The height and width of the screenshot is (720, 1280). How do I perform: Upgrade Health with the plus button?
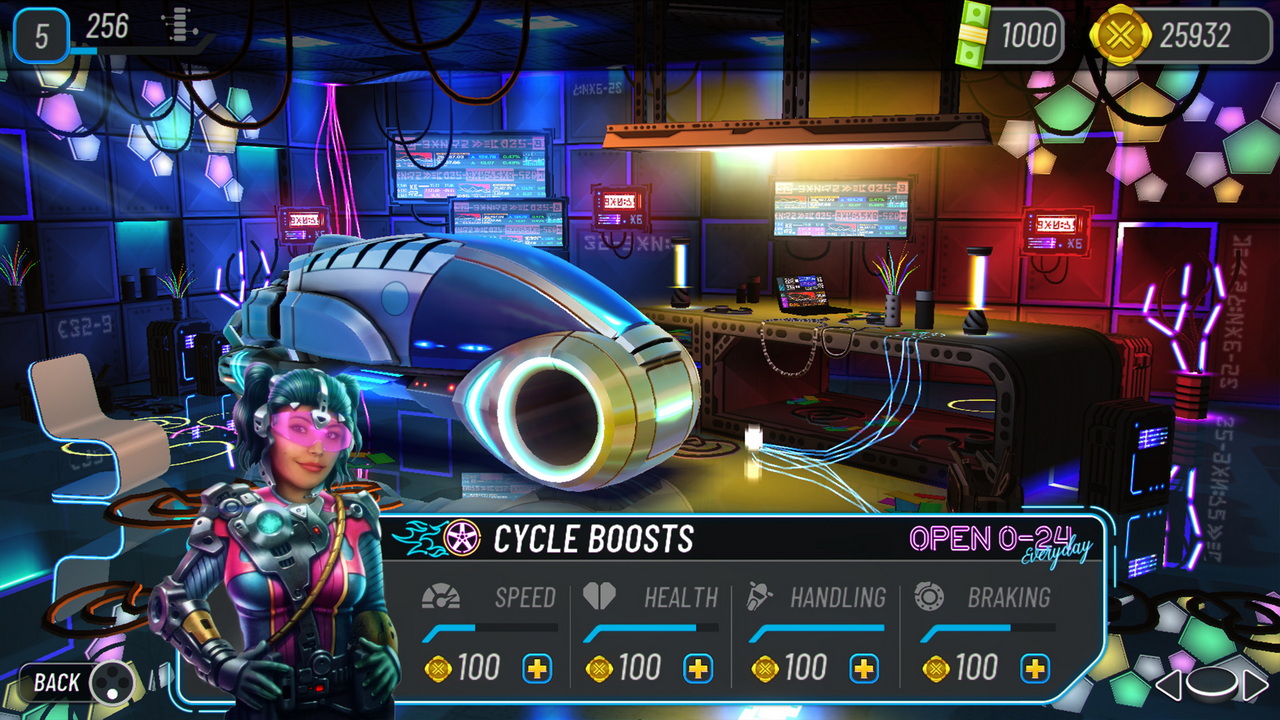pyautogui.click(x=697, y=666)
